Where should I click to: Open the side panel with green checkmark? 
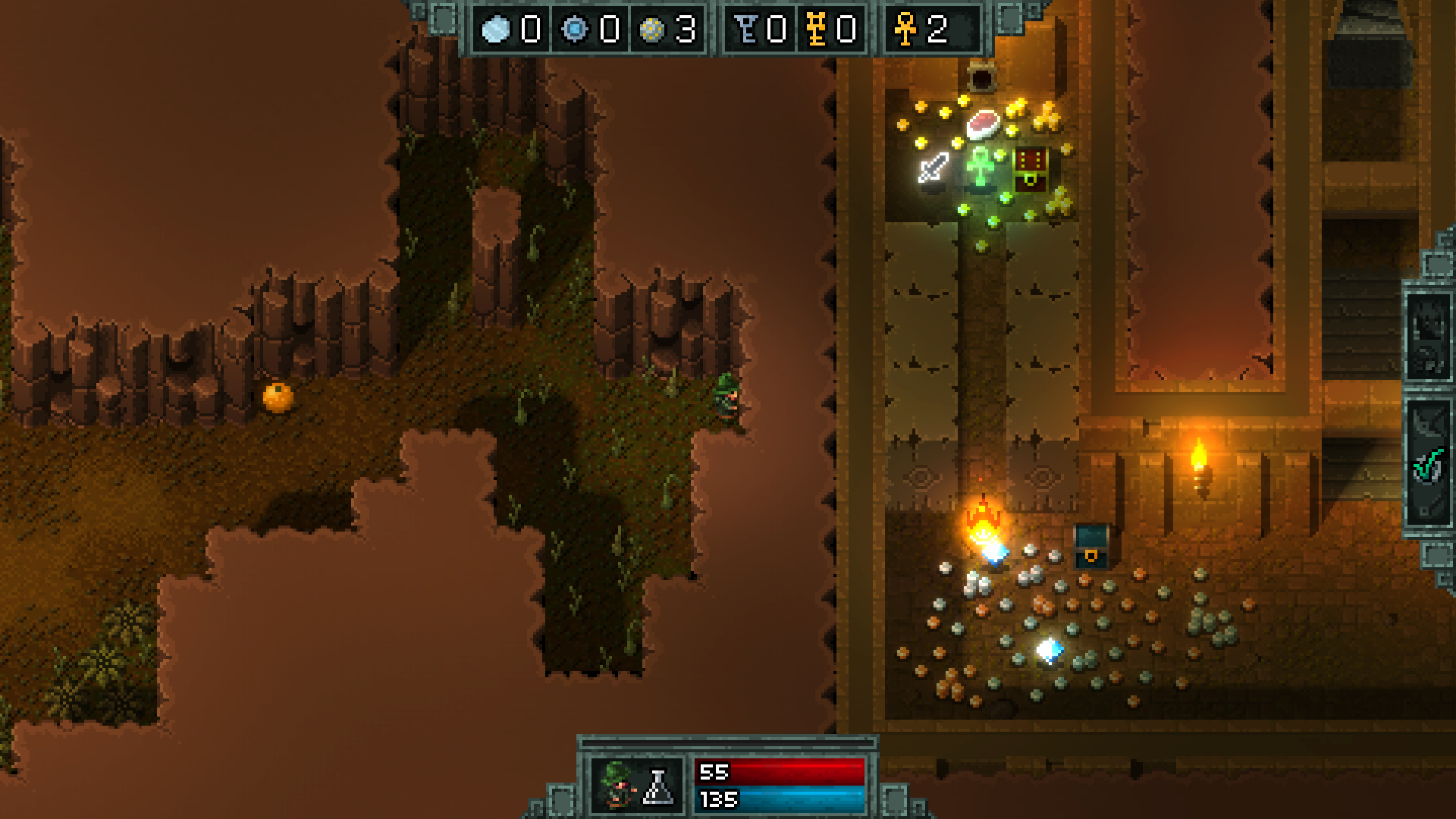(1428, 463)
